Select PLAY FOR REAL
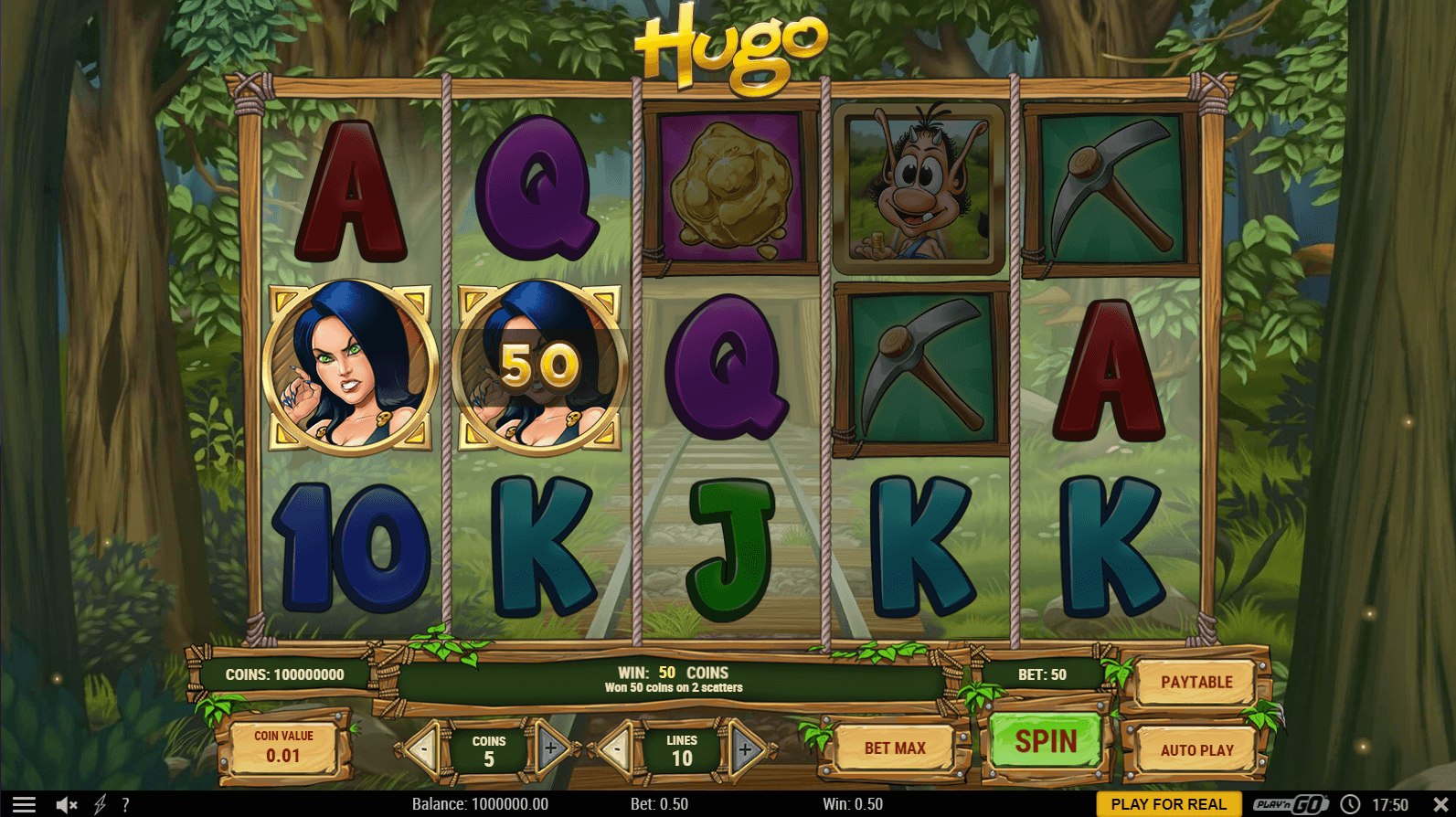 coord(1168,804)
